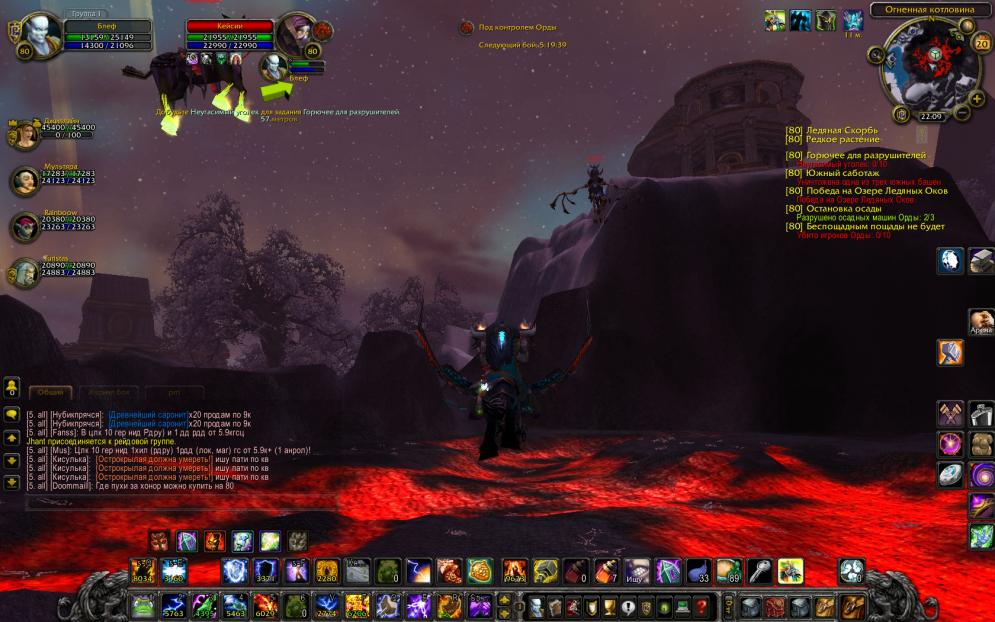
Task: Open the achievements shield micro-menu button
Action: (591, 606)
